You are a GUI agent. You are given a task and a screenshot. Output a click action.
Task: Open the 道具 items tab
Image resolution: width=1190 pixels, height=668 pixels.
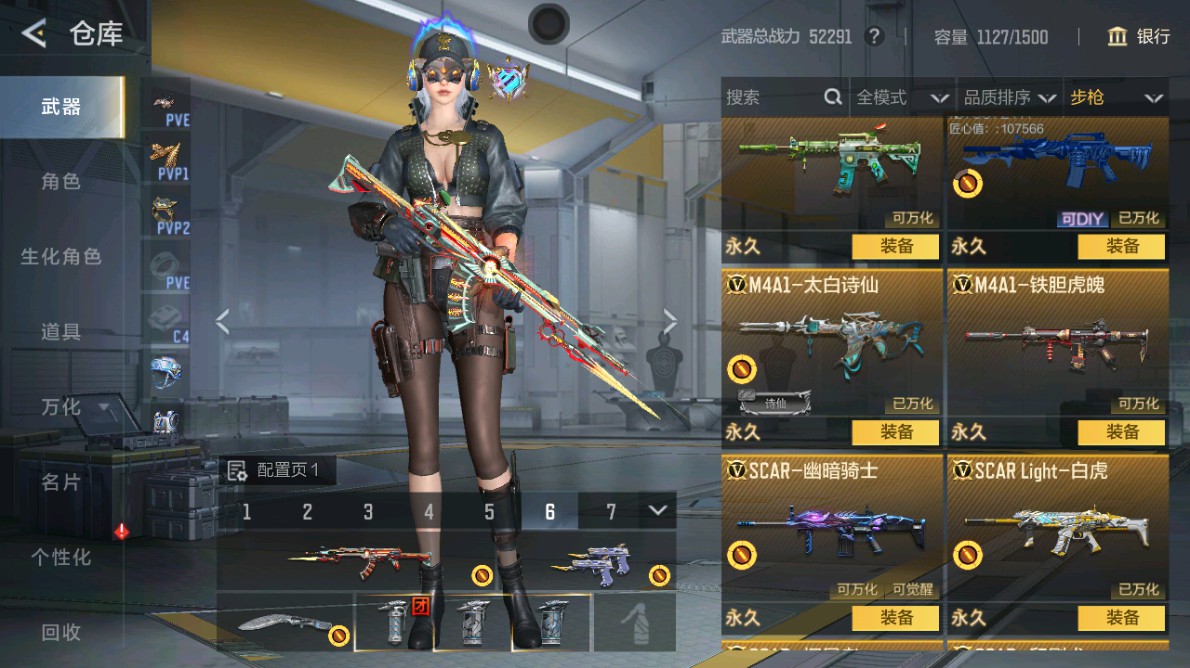click(62, 332)
